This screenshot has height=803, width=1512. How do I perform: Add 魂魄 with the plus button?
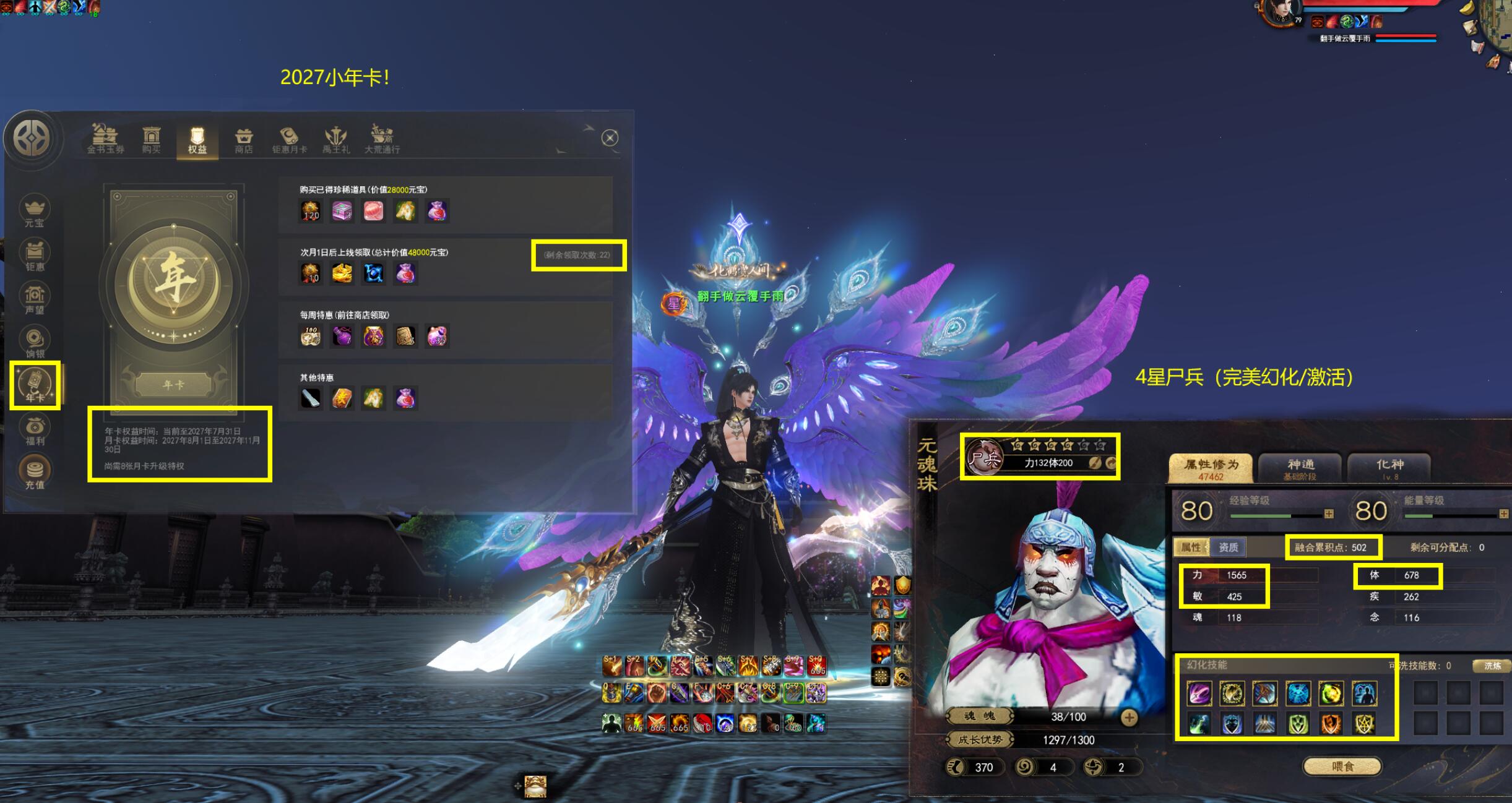pos(1129,717)
